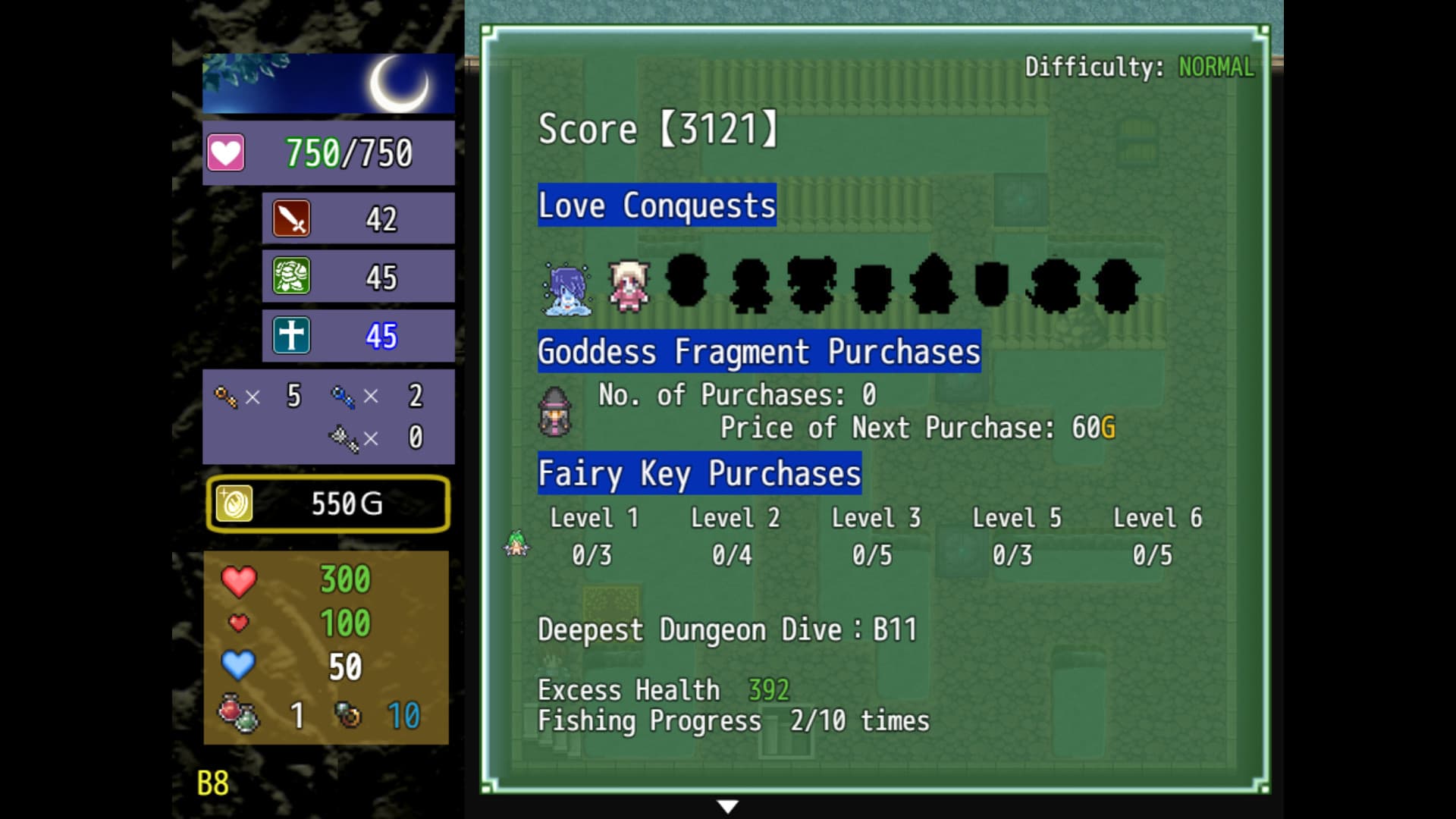The height and width of the screenshot is (819, 1456).
Task: Click the Deepest Dungeon Dive B11 entry
Action: click(726, 628)
